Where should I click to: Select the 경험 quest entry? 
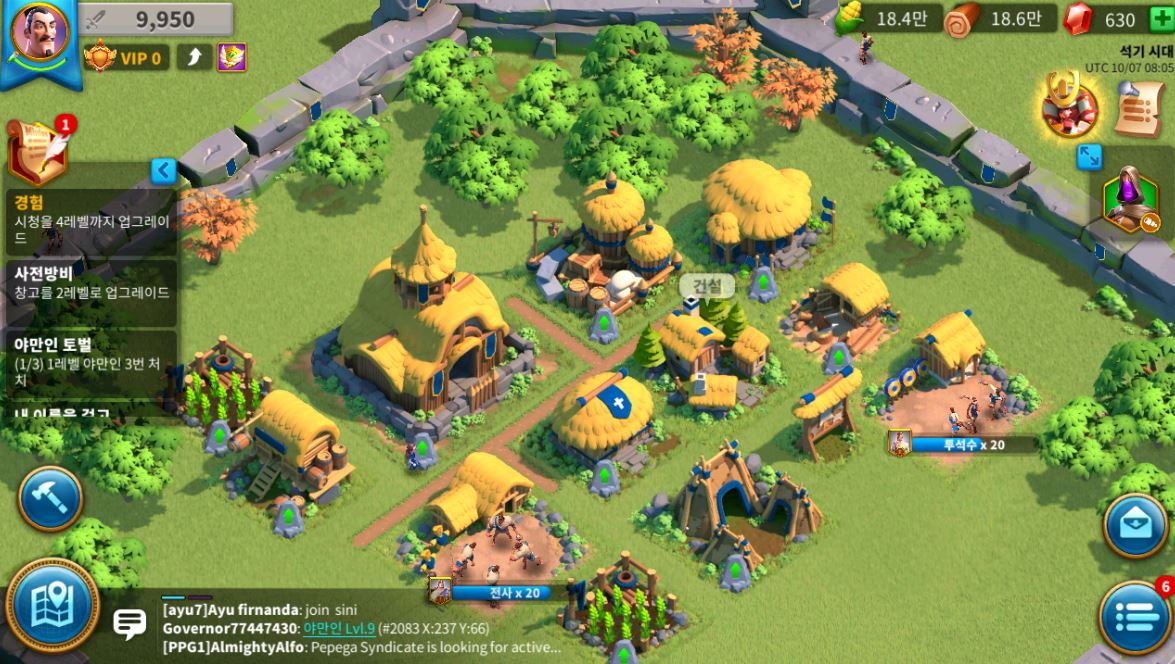tap(92, 219)
